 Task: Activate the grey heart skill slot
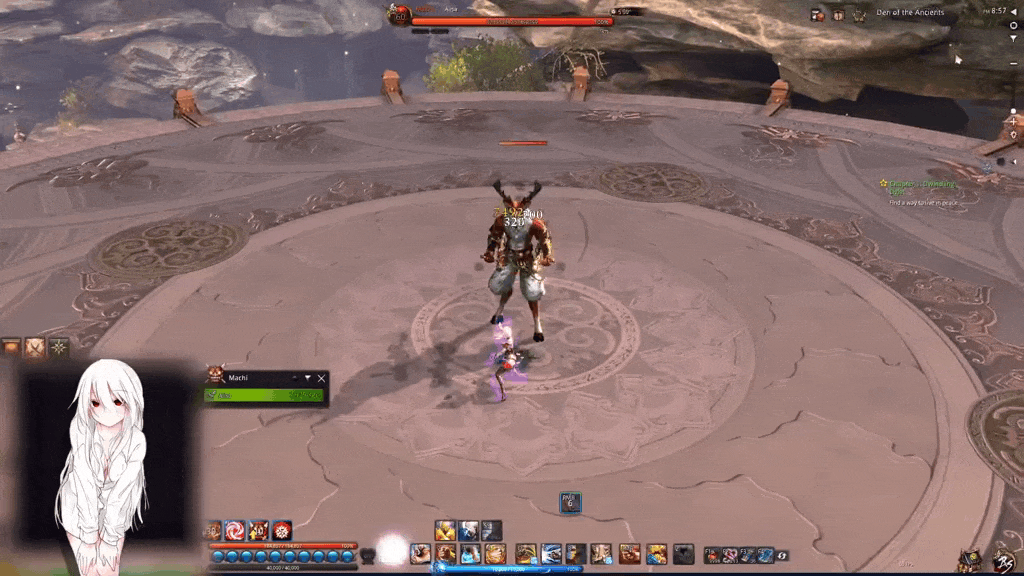click(x=368, y=555)
